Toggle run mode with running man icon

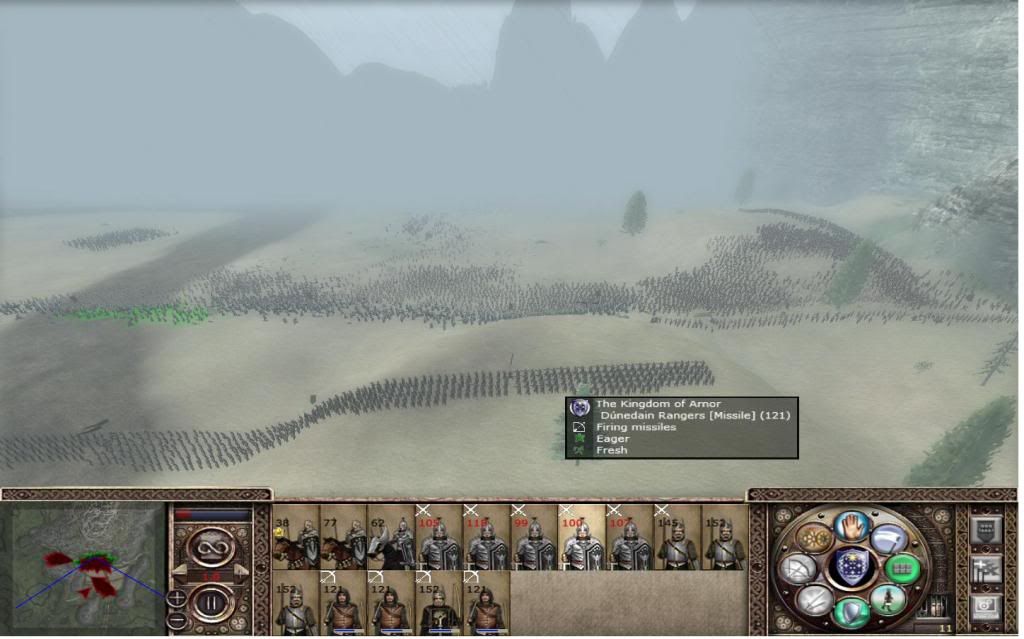887,598
